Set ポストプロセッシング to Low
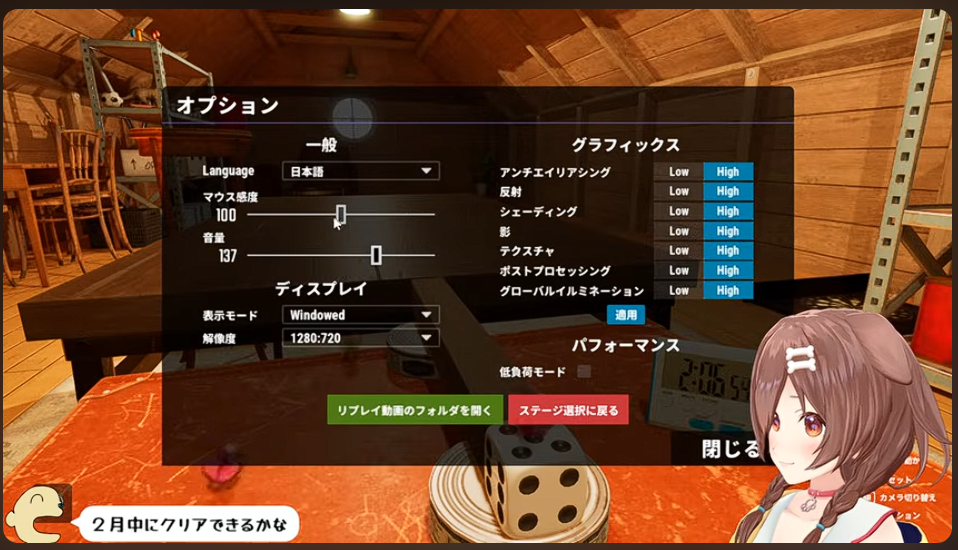The image size is (958, 550). (x=679, y=270)
